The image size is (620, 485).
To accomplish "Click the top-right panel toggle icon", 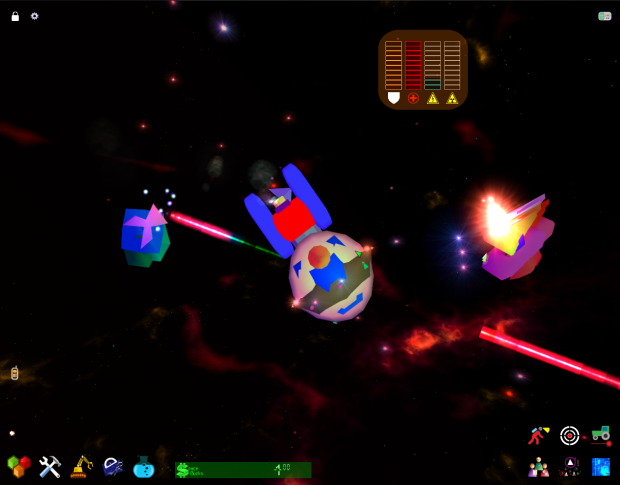I will pyautogui.click(x=604, y=16).
